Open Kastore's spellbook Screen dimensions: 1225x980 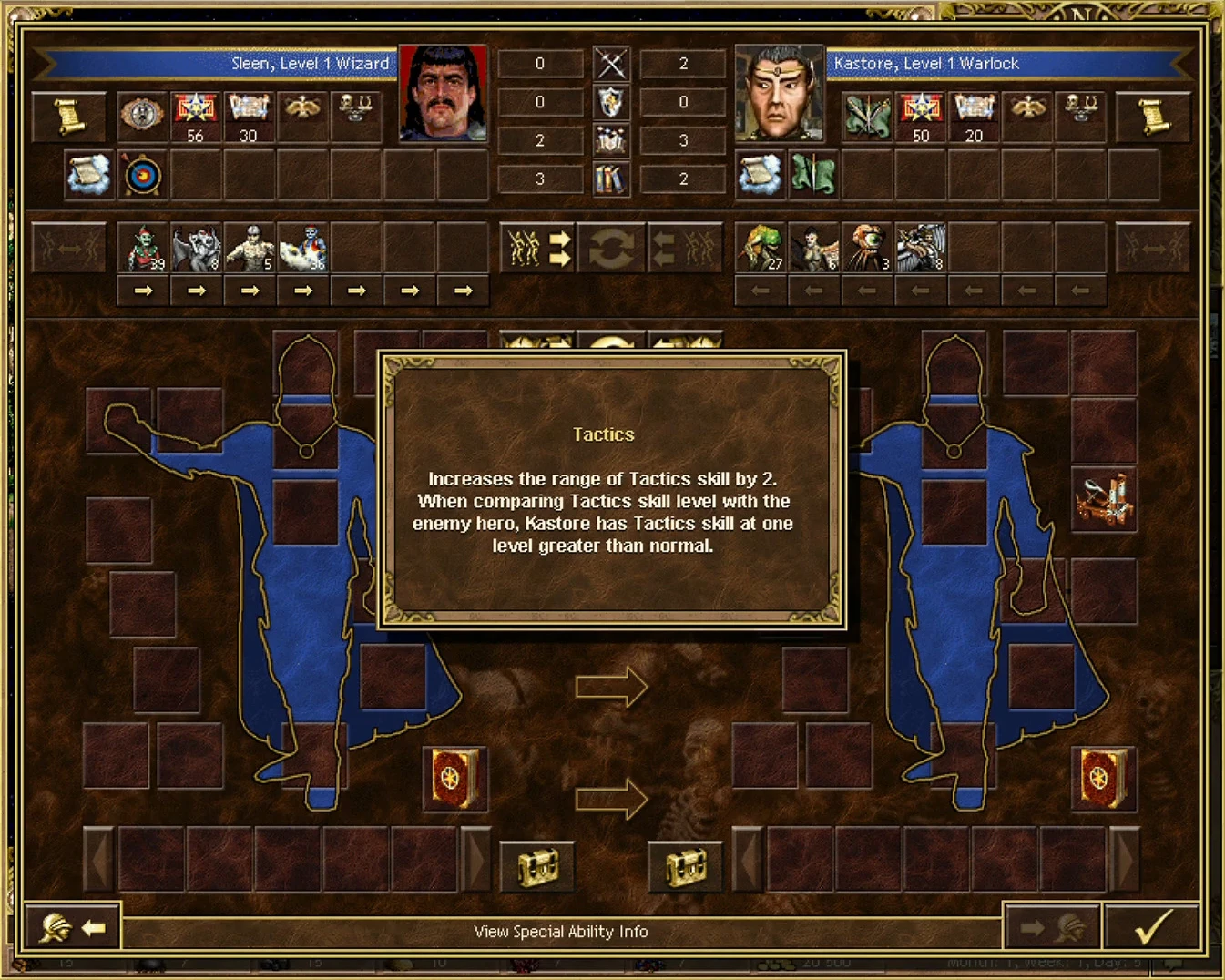point(1103,780)
